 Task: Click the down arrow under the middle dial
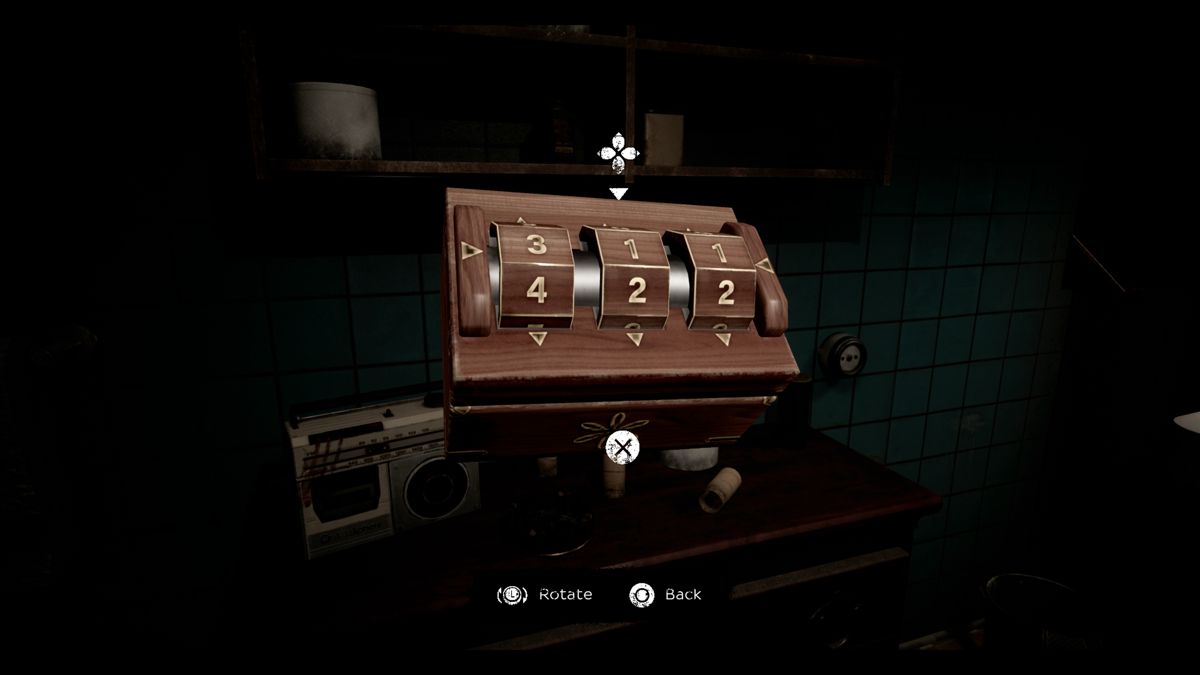(x=633, y=340)
